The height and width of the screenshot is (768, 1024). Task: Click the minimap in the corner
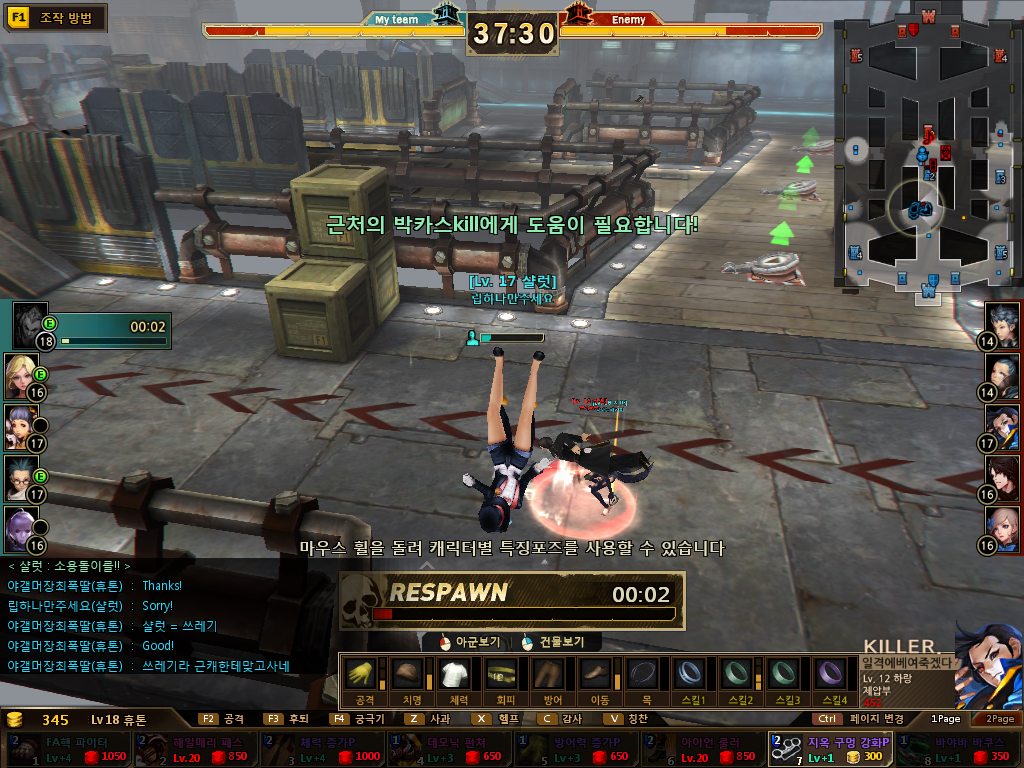click(x=927, y=158)
